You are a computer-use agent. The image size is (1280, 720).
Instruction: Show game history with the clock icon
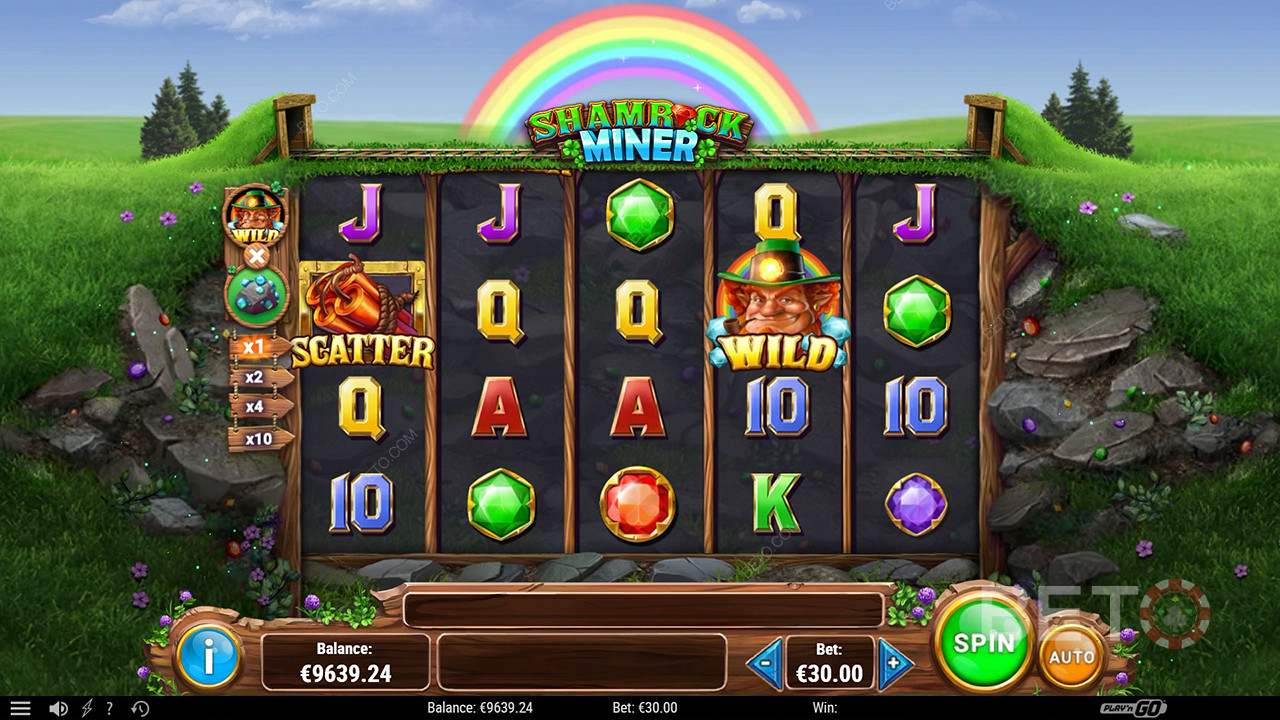[140, 708]
